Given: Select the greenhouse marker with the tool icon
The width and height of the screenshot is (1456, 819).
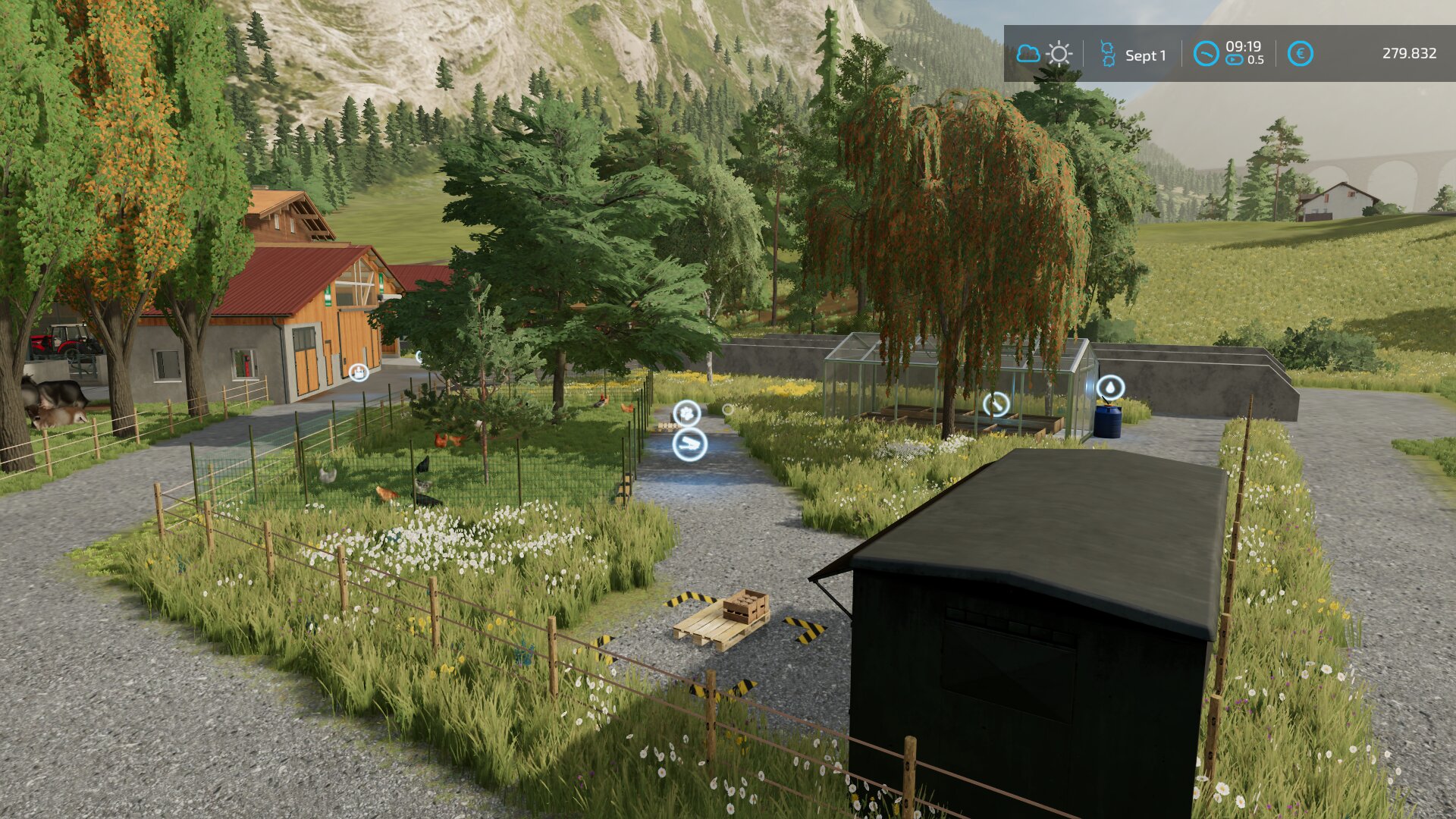Looking at the screenshot, I should (996, 404).
